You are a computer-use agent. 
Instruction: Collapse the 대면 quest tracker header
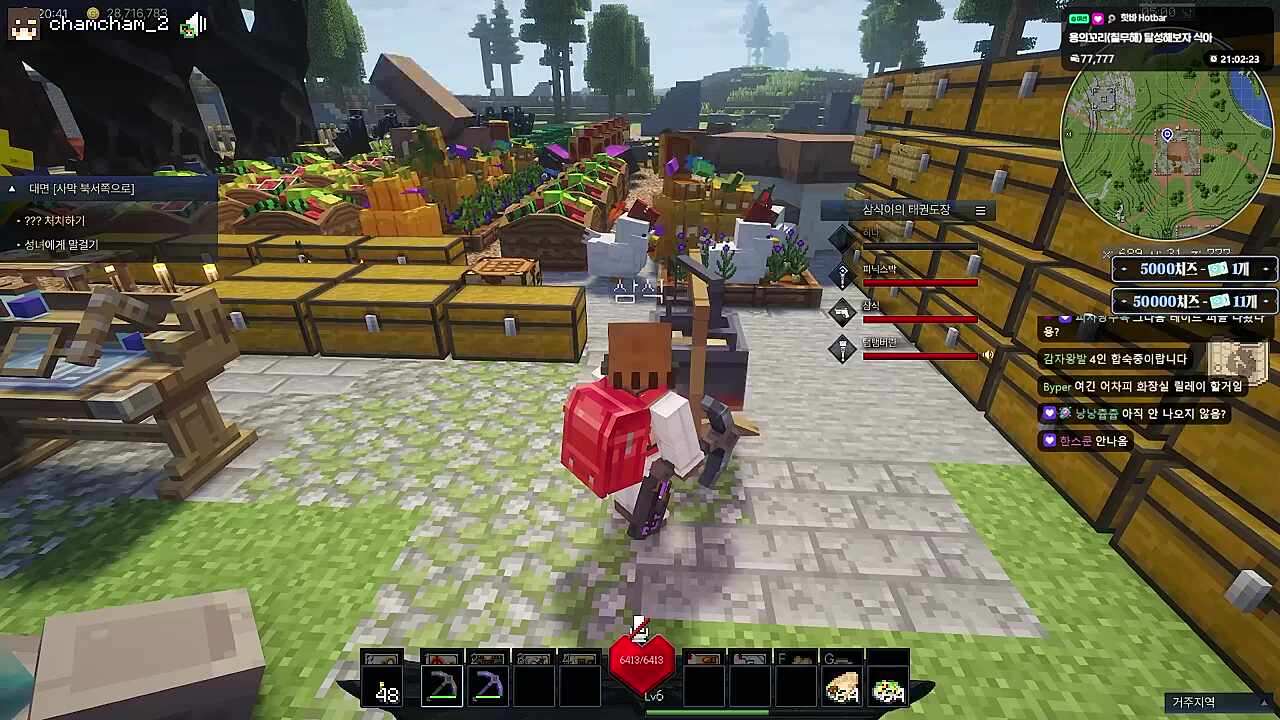pos(13,188)
